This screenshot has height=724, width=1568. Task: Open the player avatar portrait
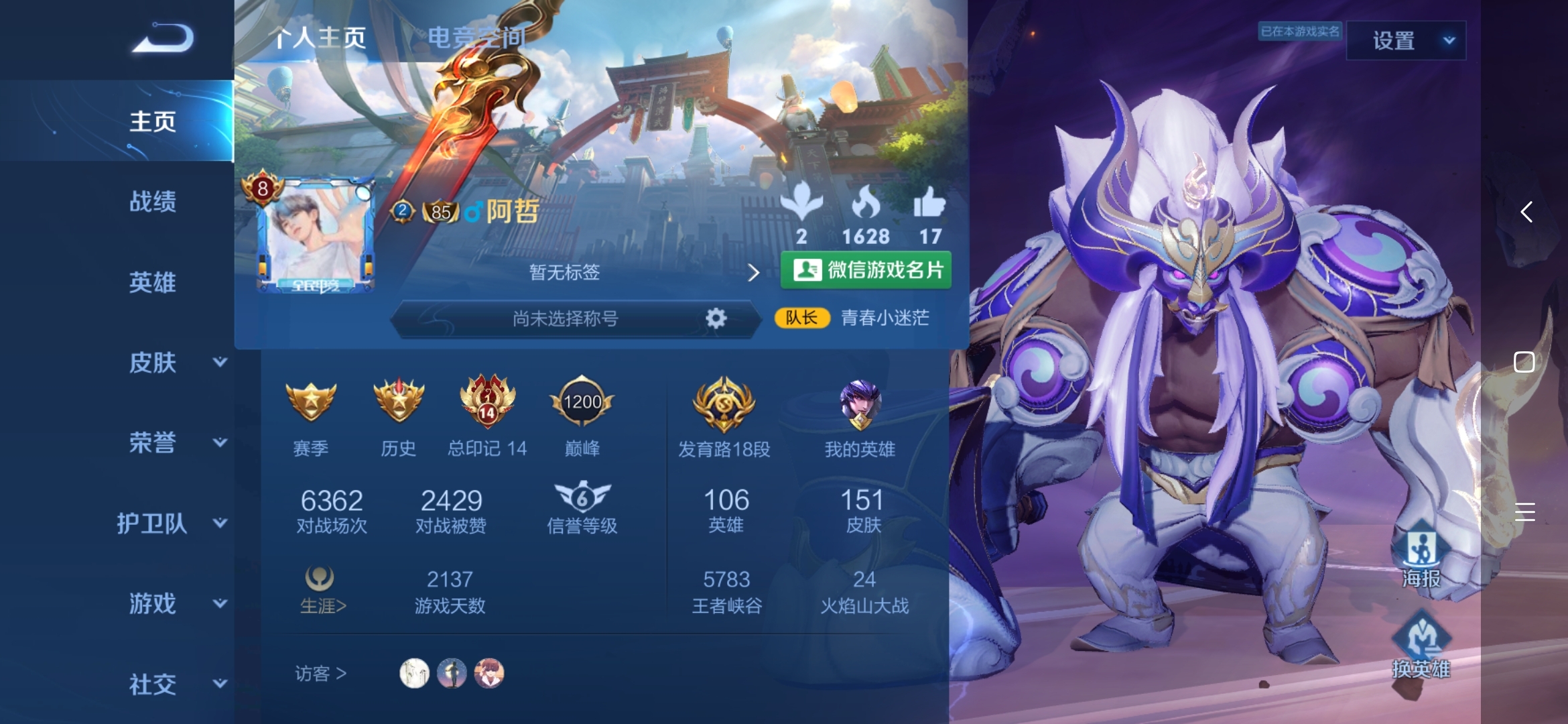point(315,235)
